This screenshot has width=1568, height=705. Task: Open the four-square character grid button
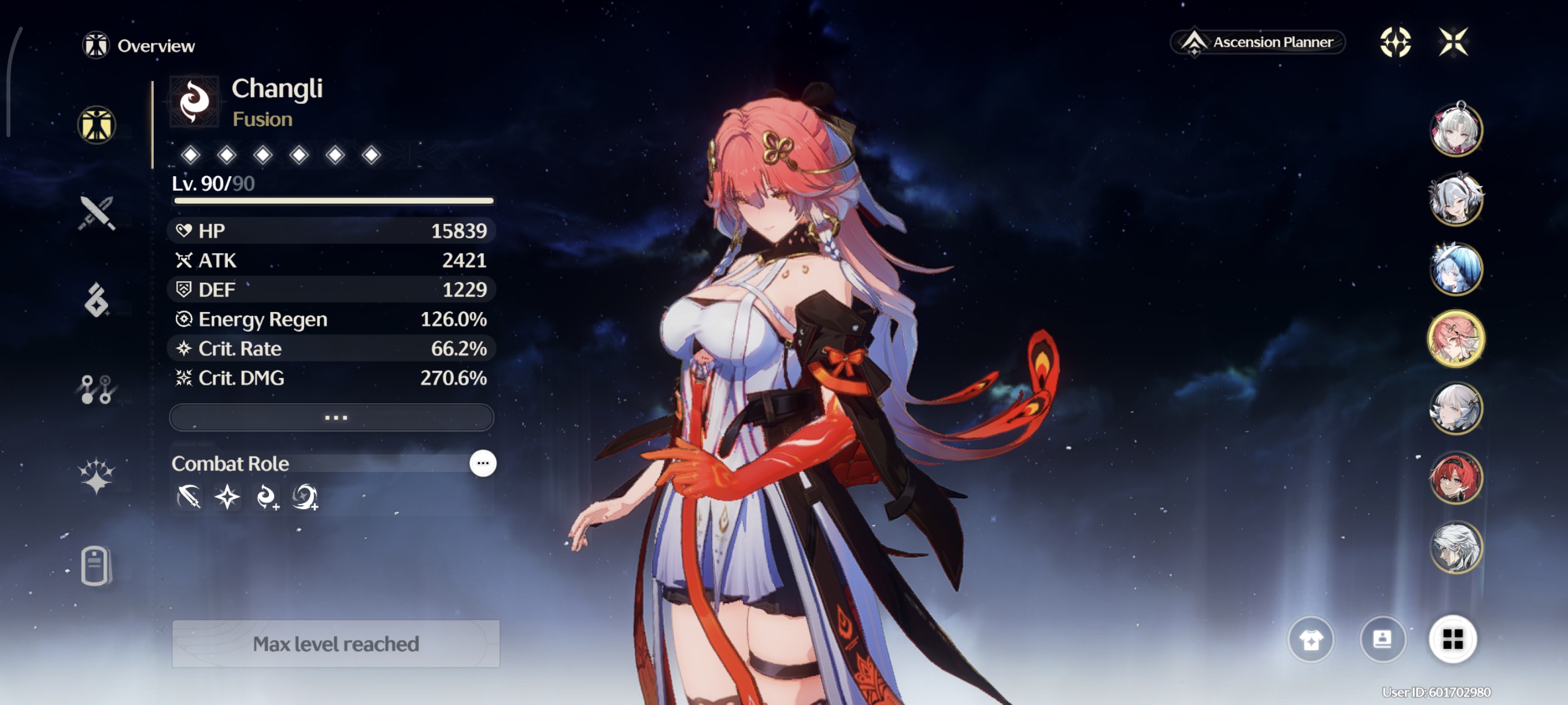(x=1452, y=639)
